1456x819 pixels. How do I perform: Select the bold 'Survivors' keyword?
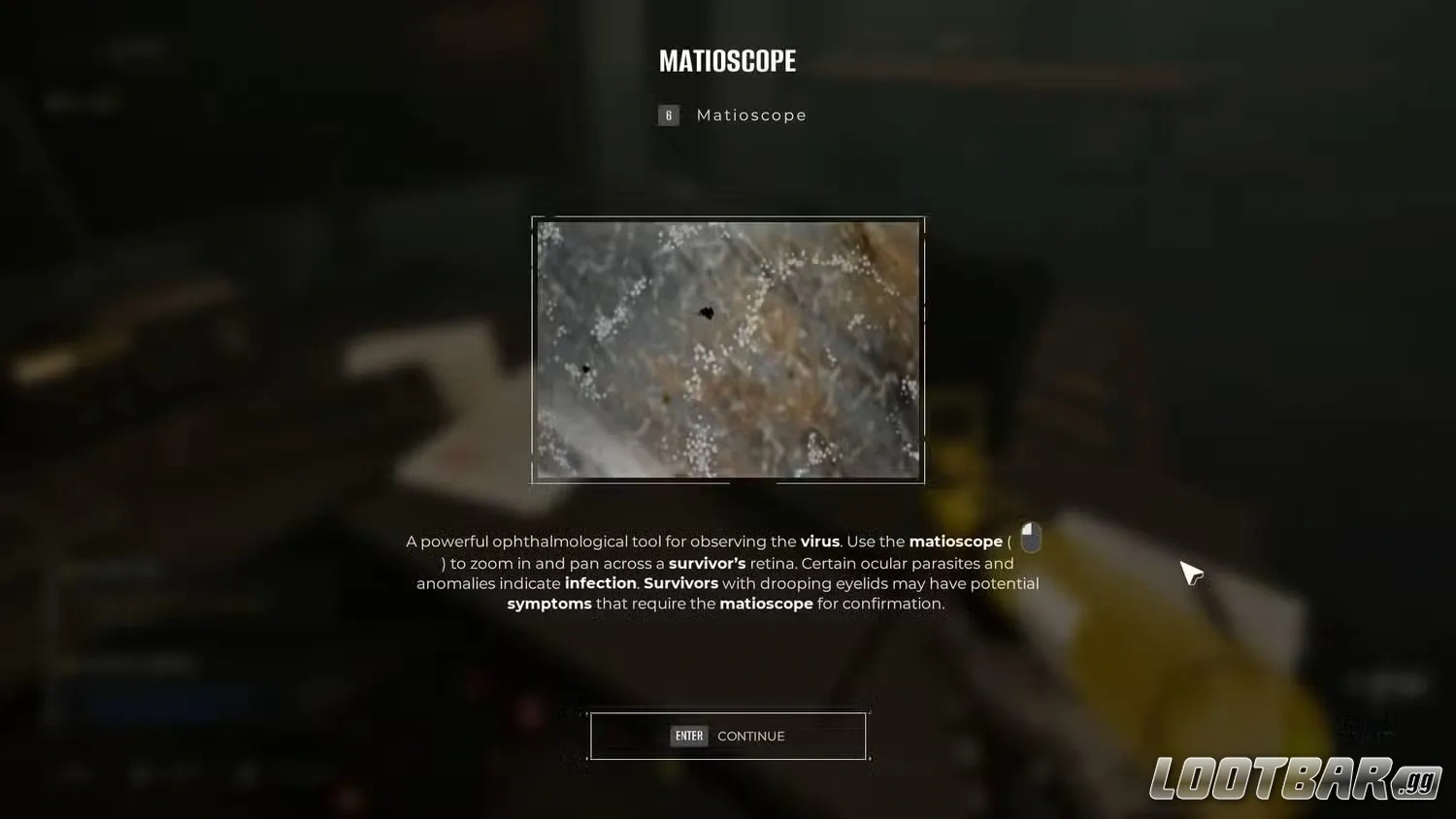pyautogui.click(x=680, y=583)
